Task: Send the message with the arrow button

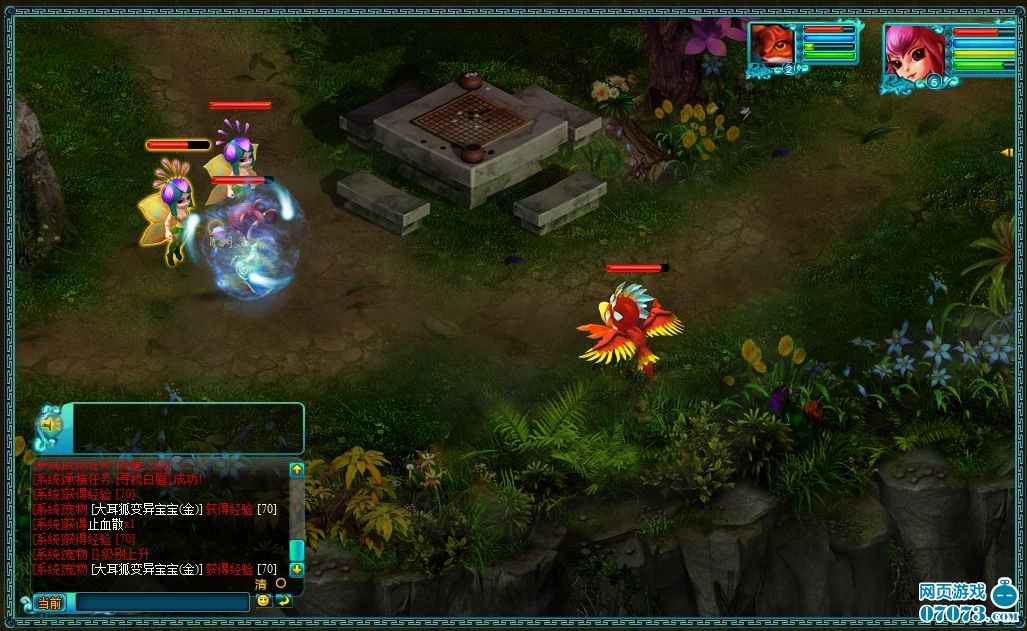Action: [x=284, y=601]
